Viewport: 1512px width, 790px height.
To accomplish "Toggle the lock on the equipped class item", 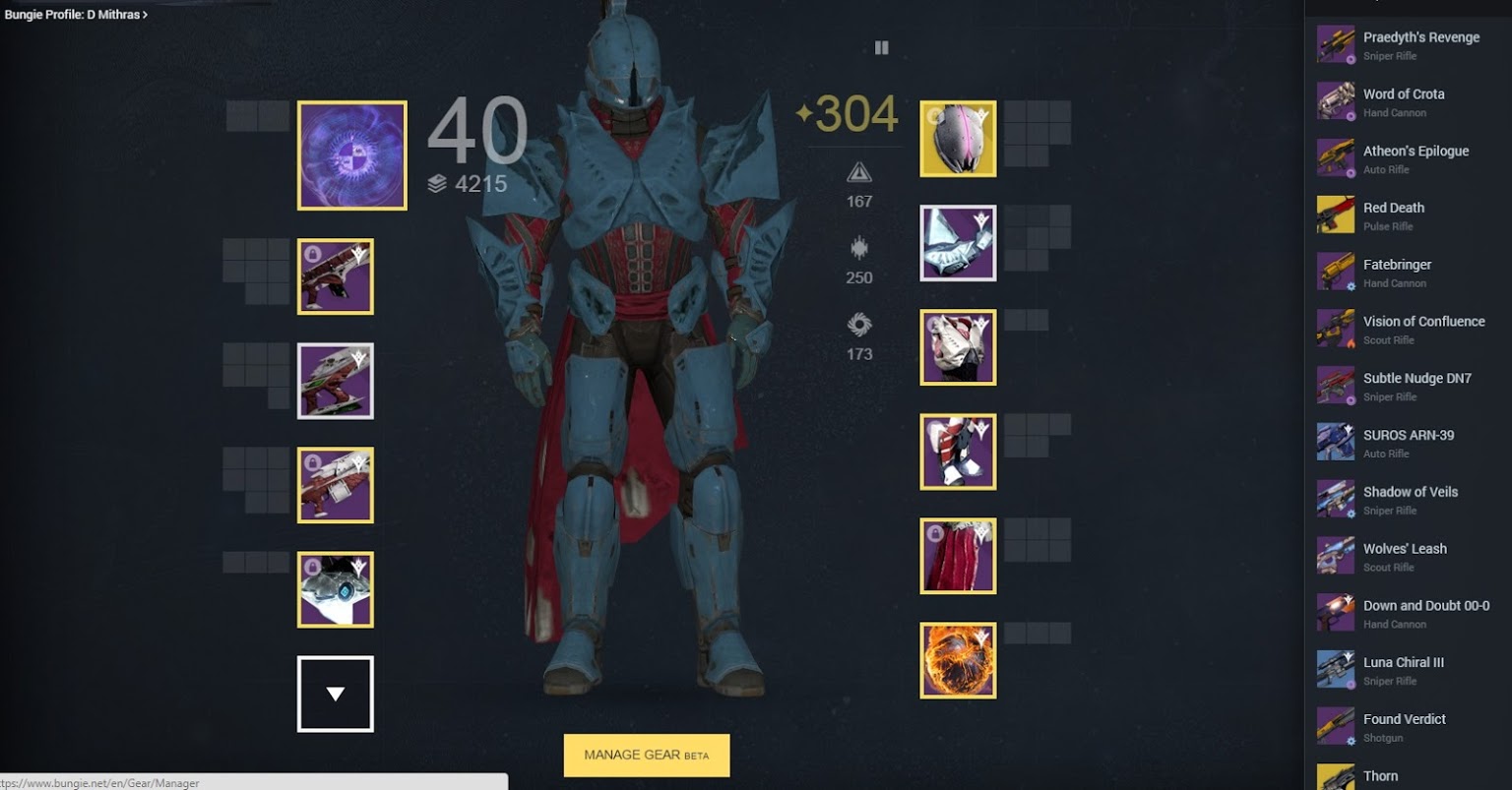I will tap(934, 532).
